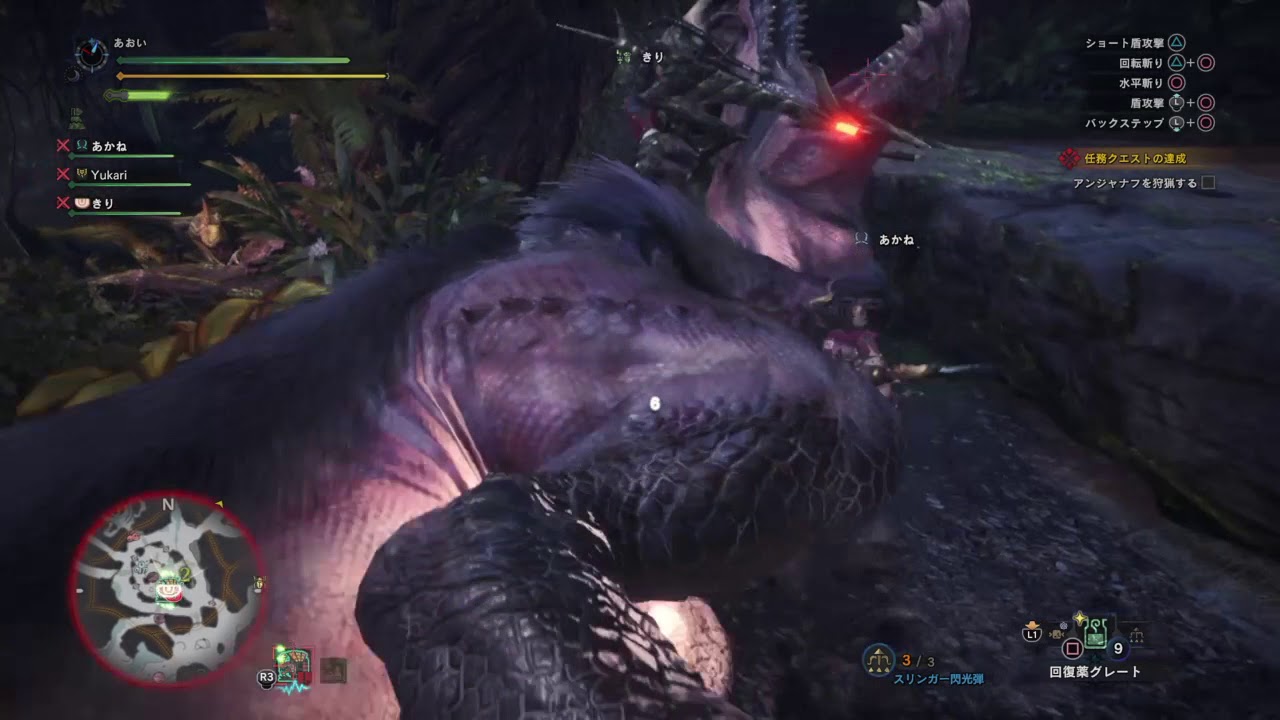Check the アンジャナフを狩猟する objective checkbox
1280x720 pixels.
pyautogui.click(x=1207, y=183)
